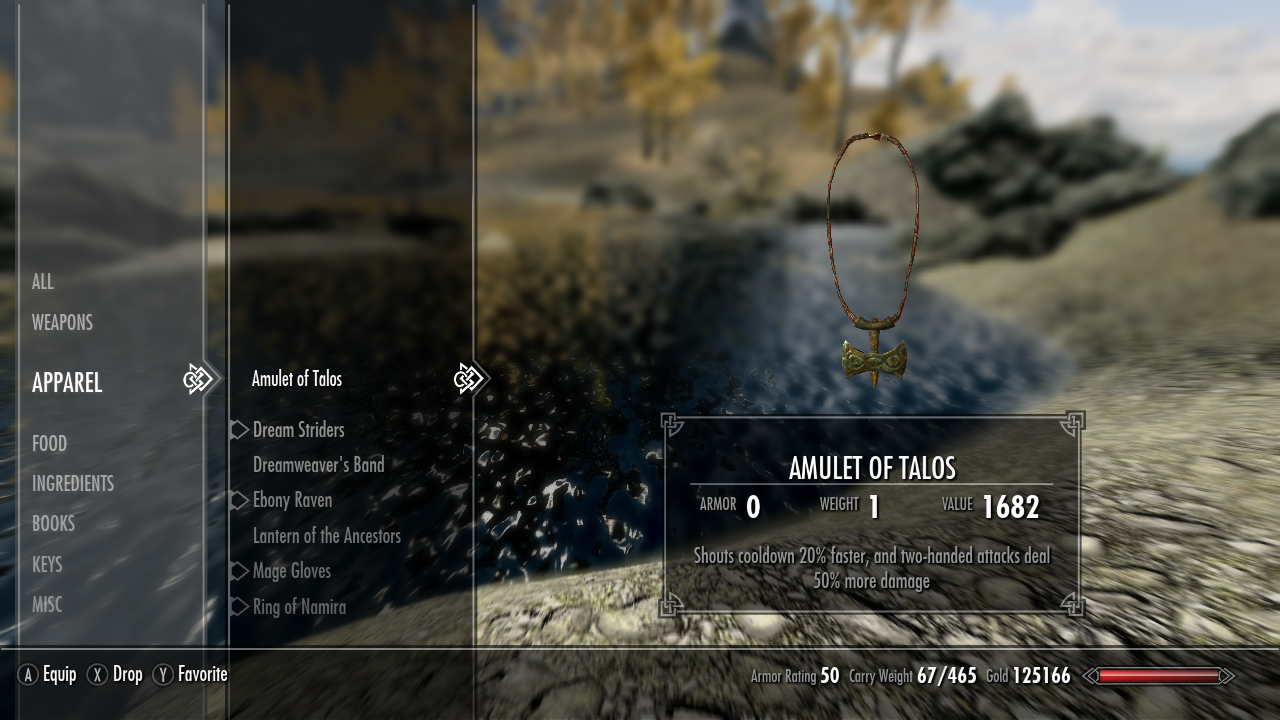
Task: Select the Apparel category
Action: pos(67,382)
